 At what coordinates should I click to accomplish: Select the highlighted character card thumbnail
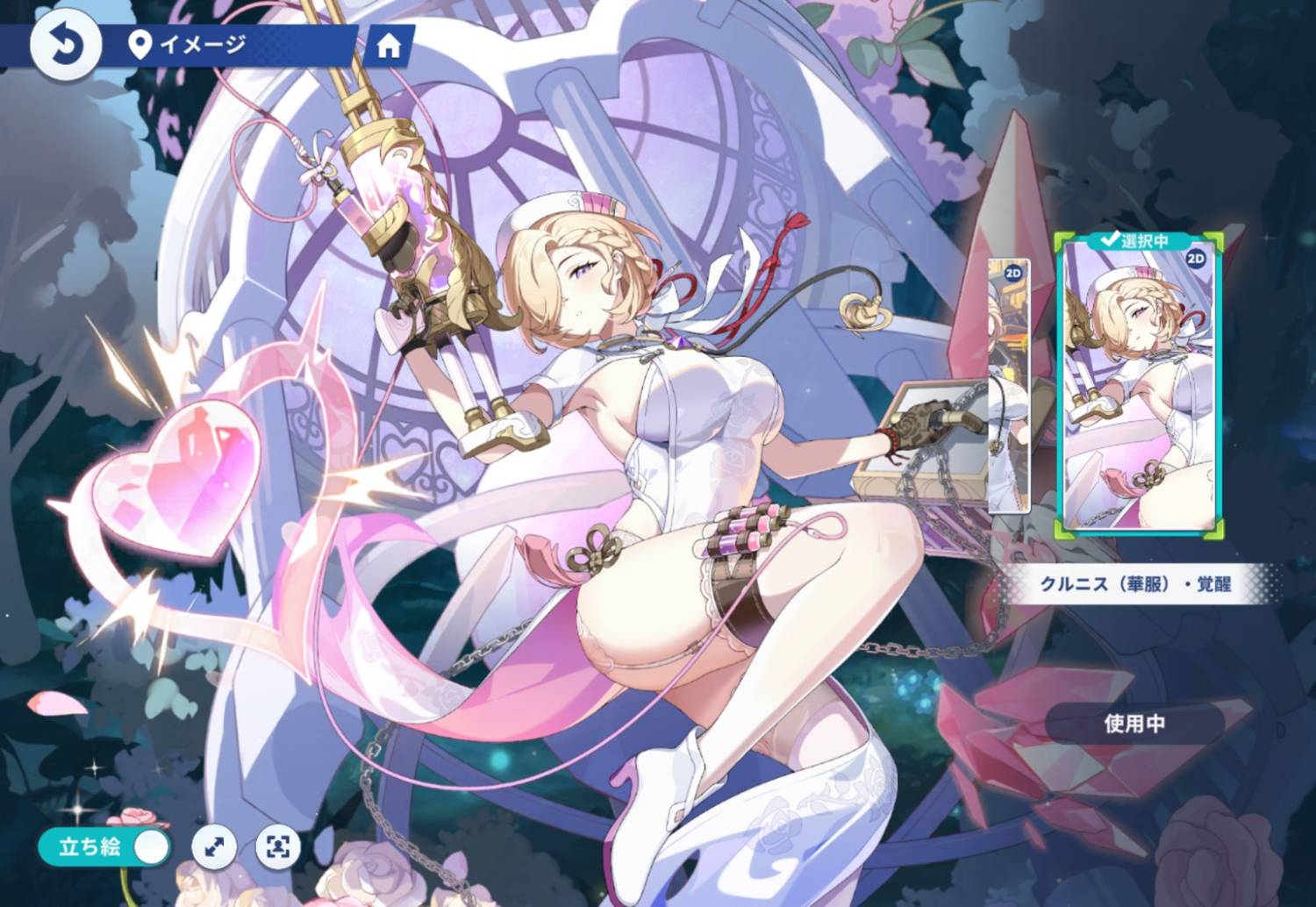[x=1140, y=386]
